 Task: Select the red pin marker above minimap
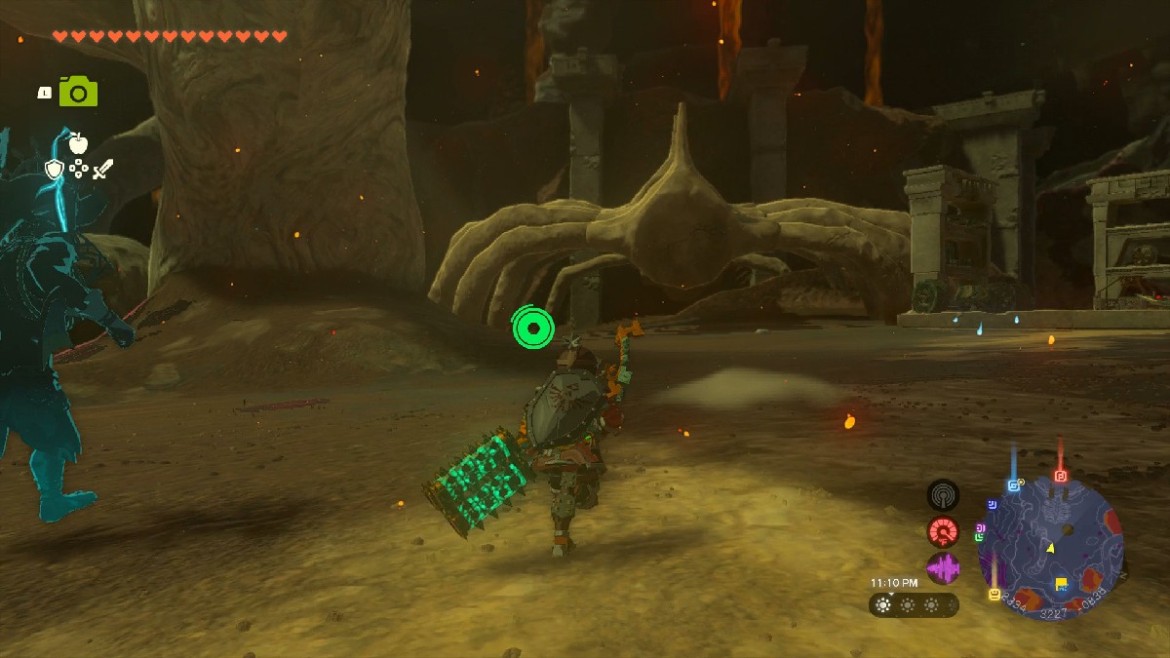pyautogui.click(x=1061, y=476)
